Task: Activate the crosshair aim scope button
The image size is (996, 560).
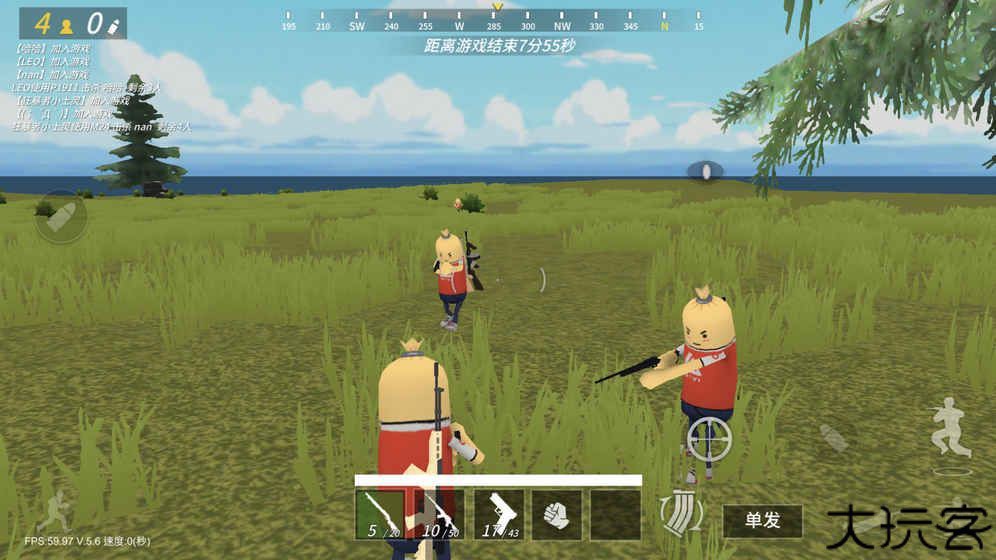Action: point(709,438)
